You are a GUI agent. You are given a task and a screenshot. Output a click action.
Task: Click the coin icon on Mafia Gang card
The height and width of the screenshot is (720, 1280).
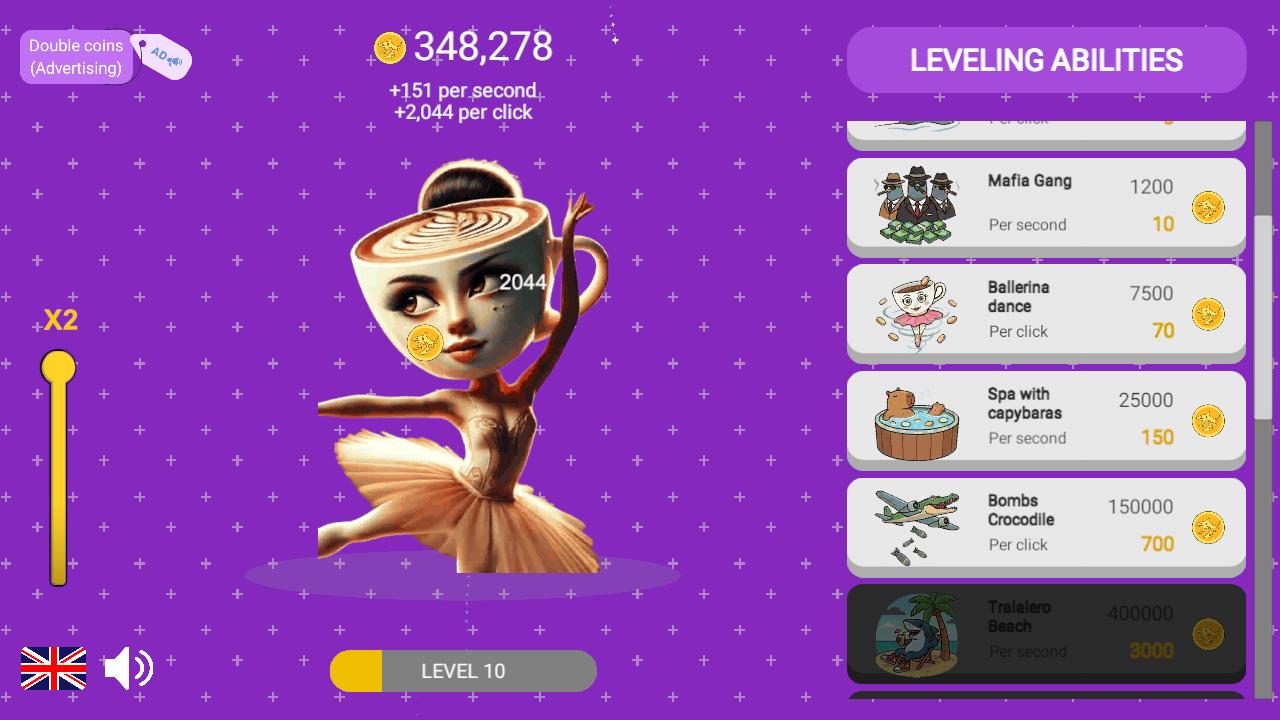coord(1207,207)
